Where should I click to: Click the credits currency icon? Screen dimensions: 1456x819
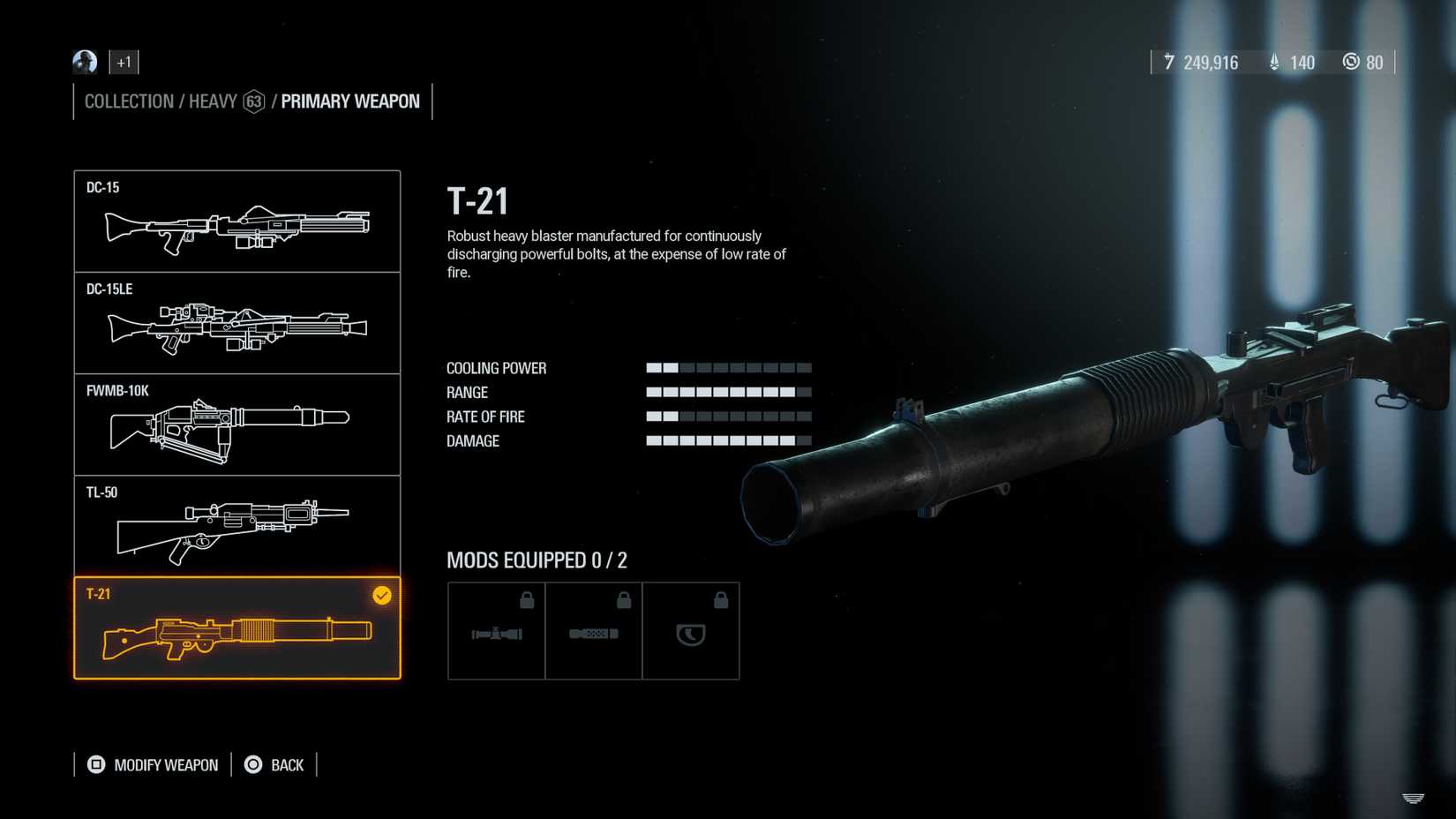pos(1169,62)
